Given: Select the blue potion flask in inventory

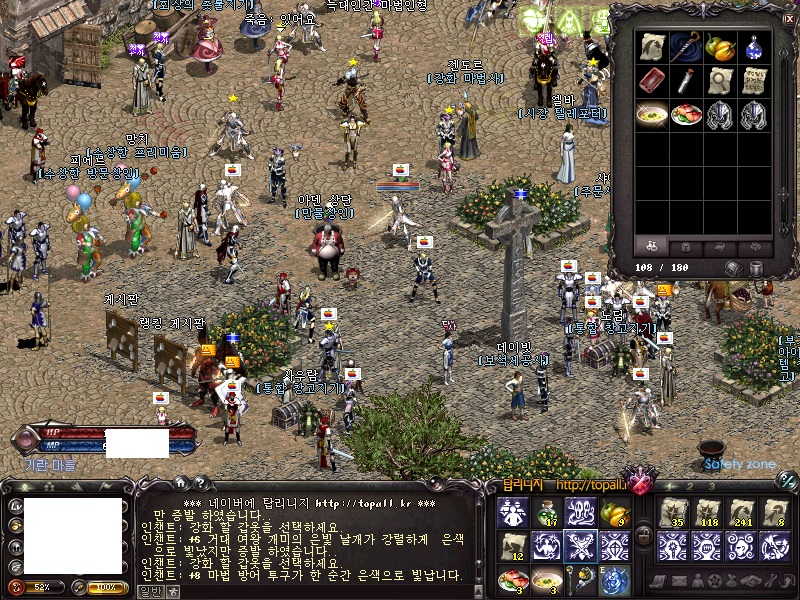Looking at the screenshot, I should tap(755, 47).
